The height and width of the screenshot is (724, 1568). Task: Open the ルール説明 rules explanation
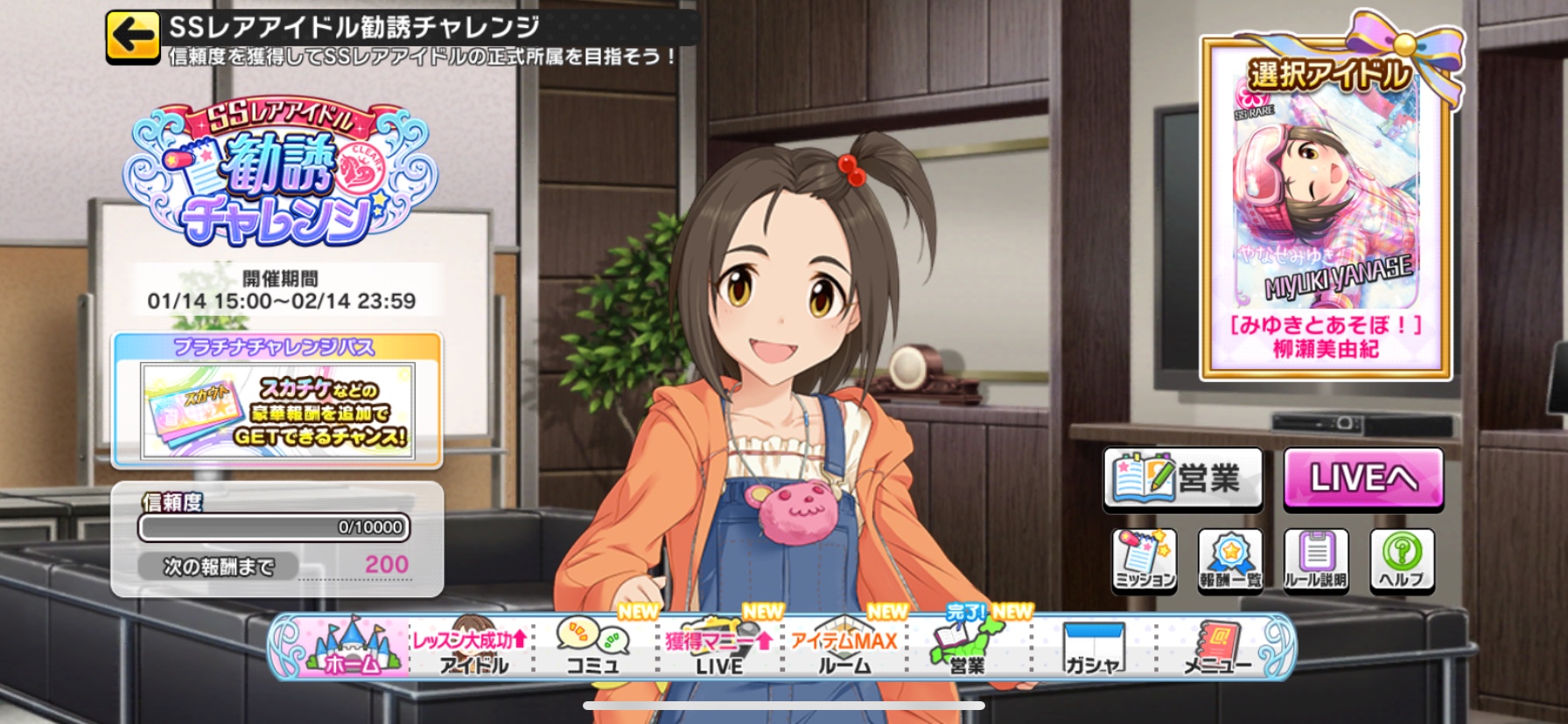click(1315, 560)
